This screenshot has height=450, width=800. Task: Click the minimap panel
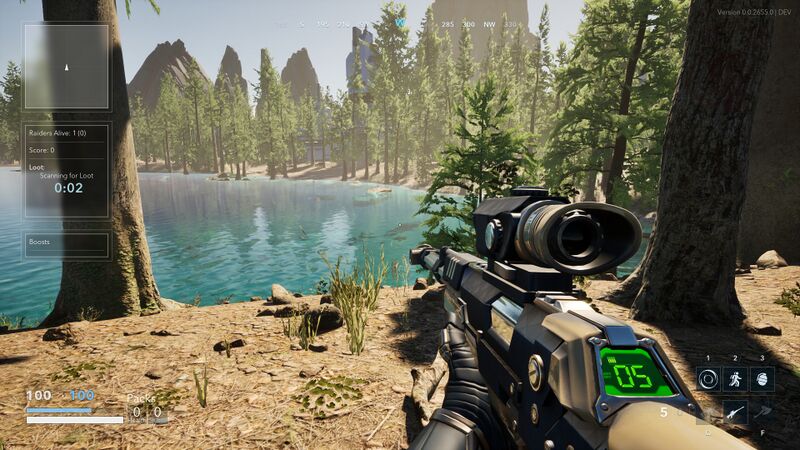pos(66,67)
